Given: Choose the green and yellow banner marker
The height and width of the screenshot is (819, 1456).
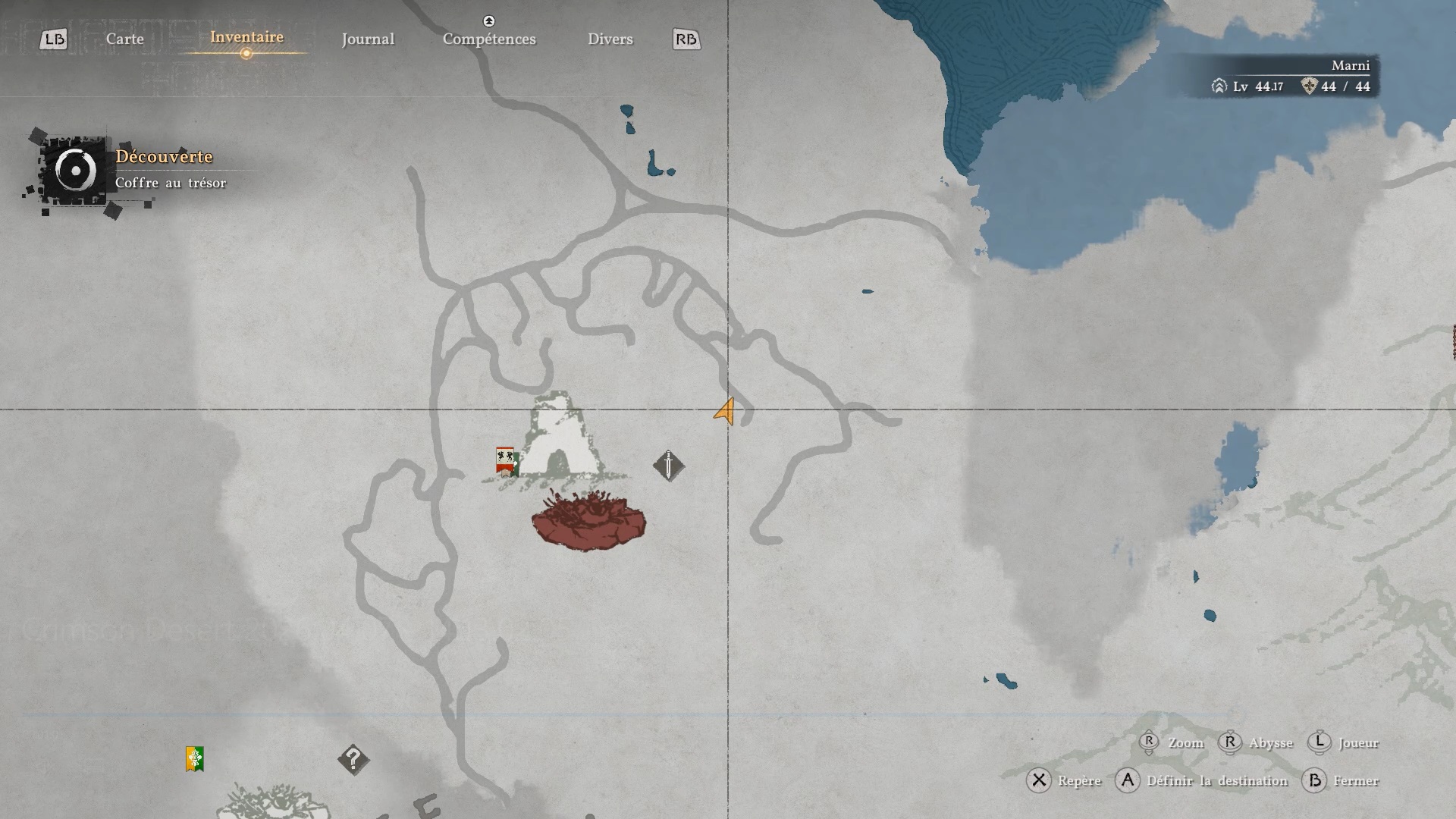Looking at the screenshot, I should click(195, 758).
